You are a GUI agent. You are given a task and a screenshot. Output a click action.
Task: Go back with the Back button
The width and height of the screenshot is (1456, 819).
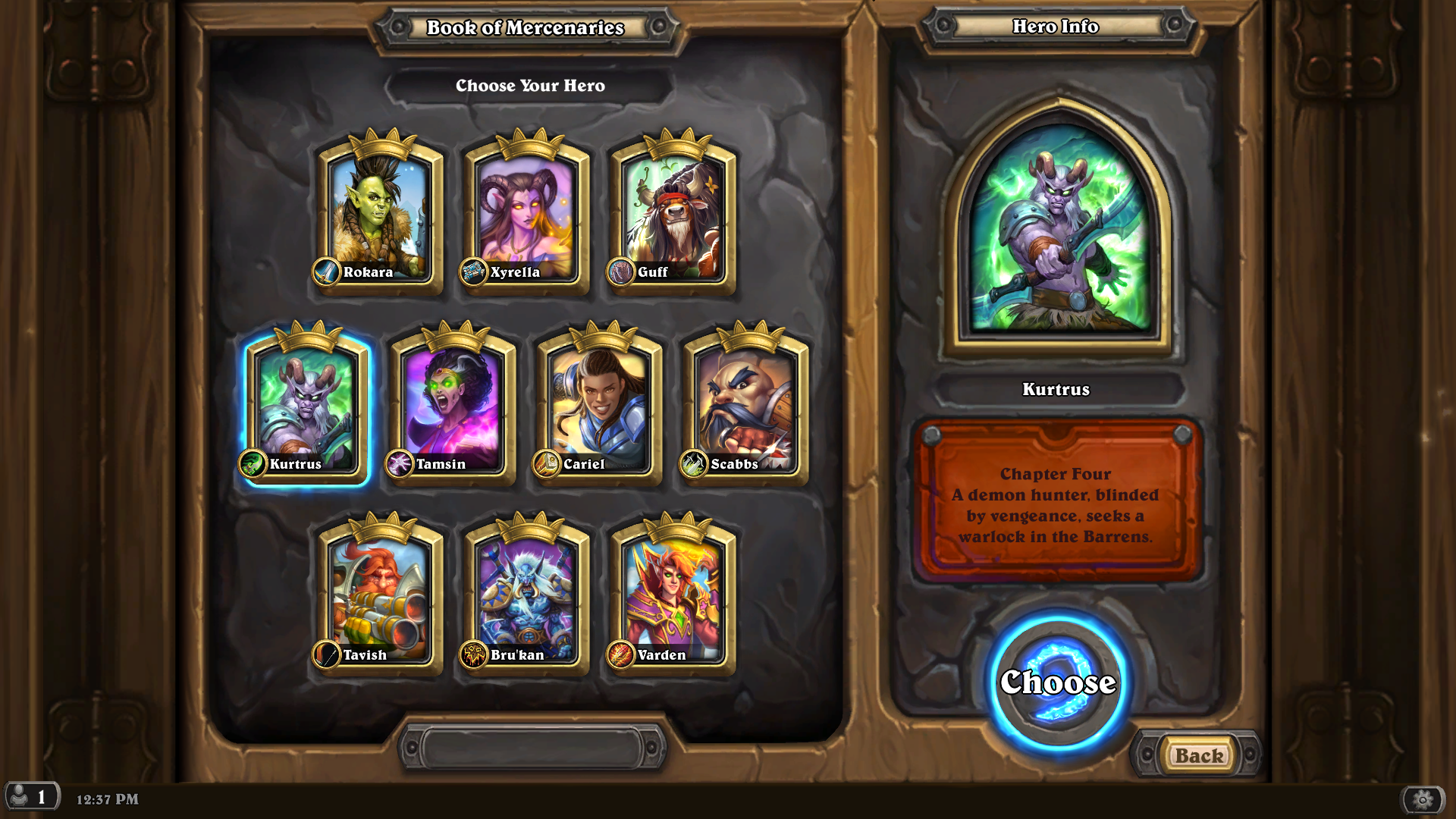(1199, 755)
